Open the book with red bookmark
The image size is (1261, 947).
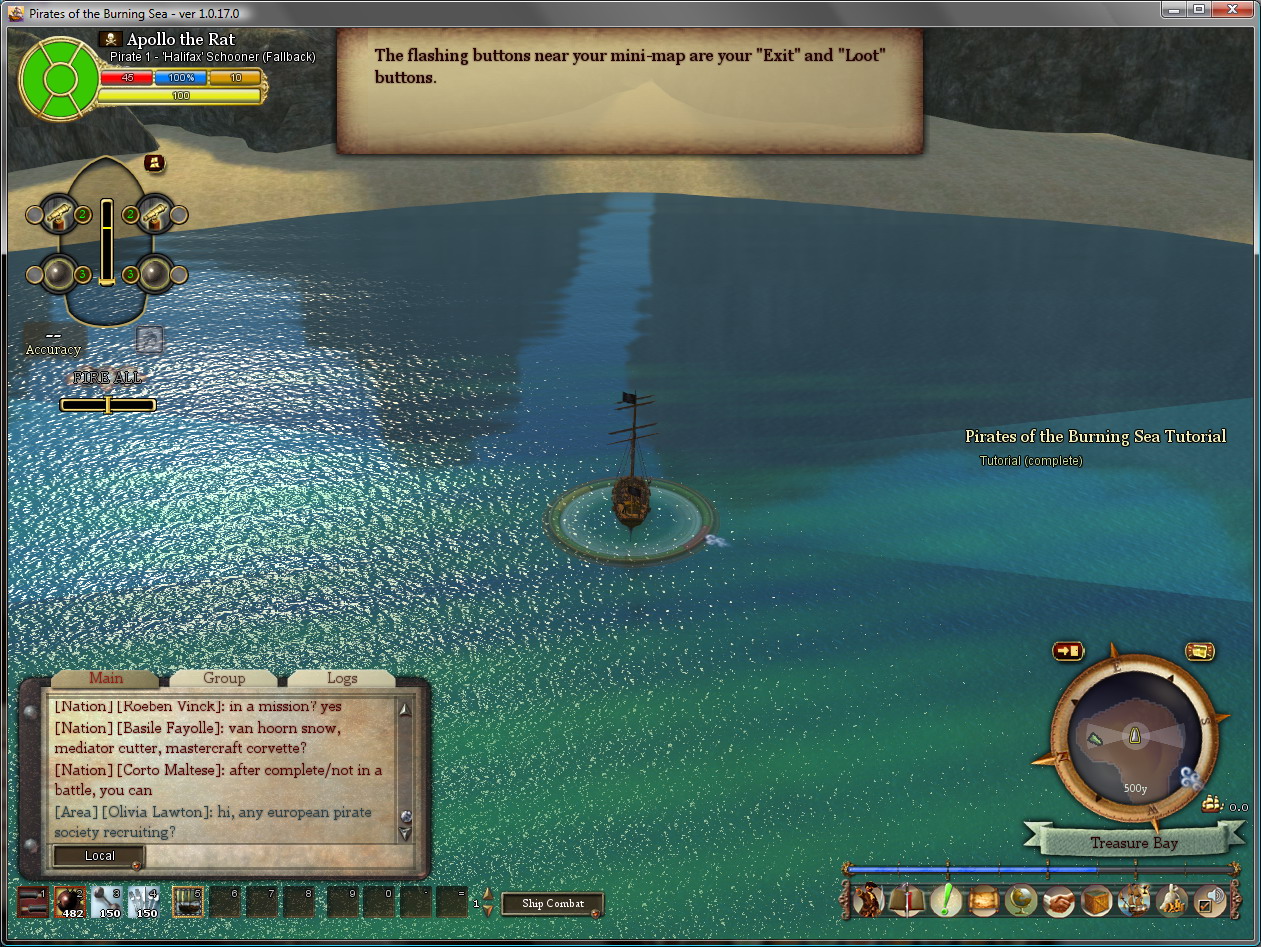[x=906, y=900]
